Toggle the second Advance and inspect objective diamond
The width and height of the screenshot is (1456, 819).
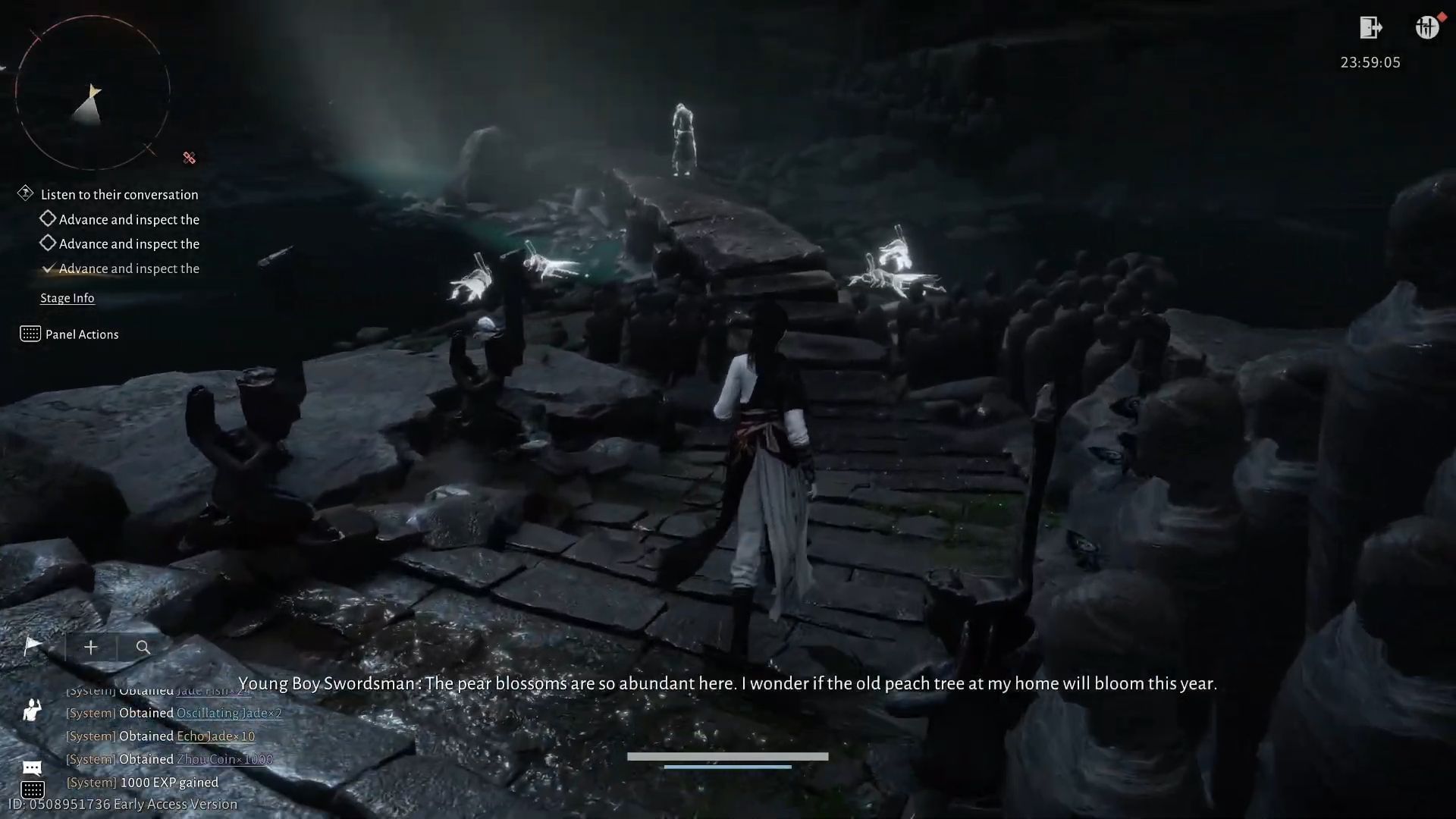tap(48, 243)
